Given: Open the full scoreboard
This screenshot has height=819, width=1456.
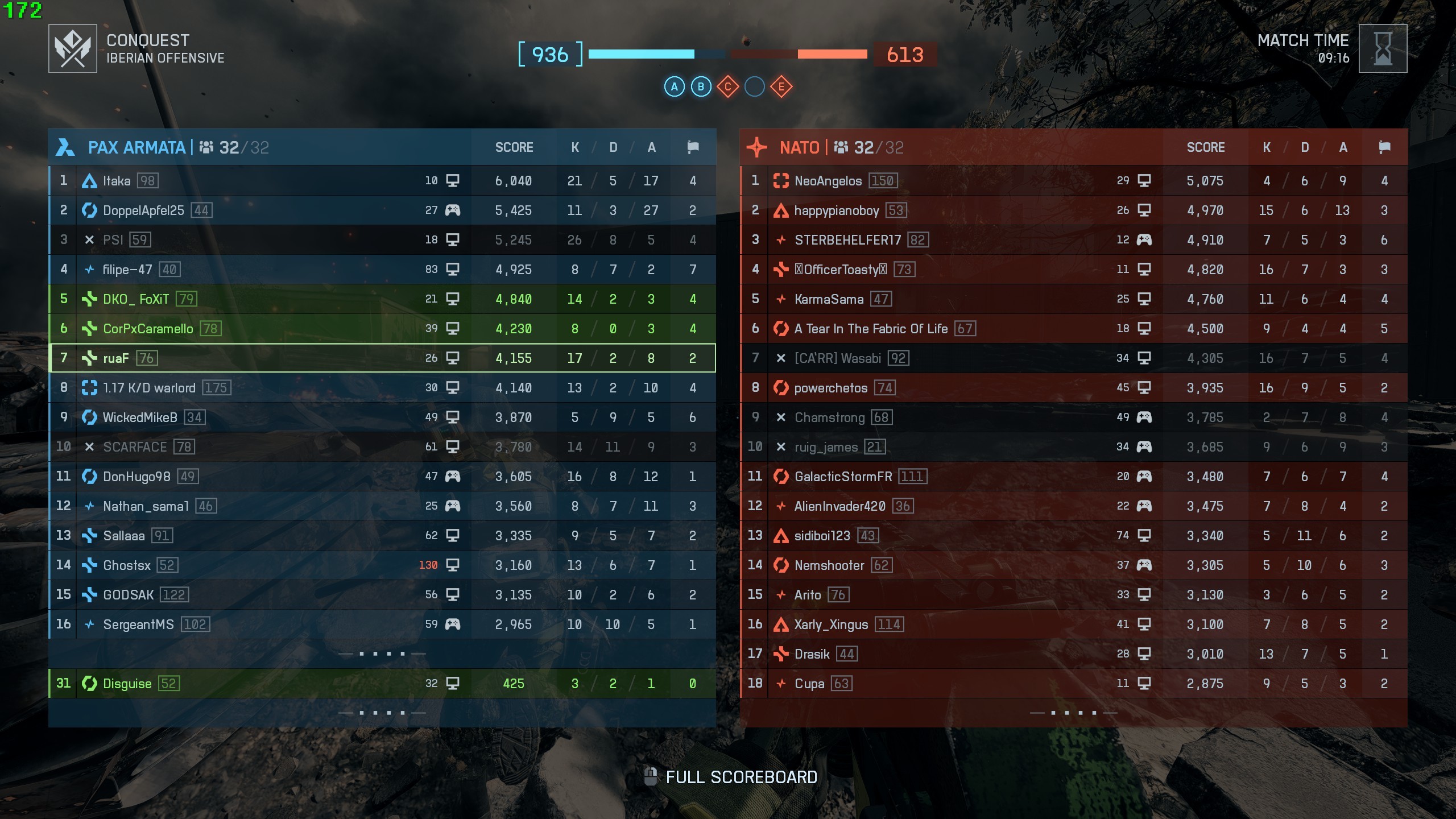Looking at the screenshot, I should pos(741,777).
